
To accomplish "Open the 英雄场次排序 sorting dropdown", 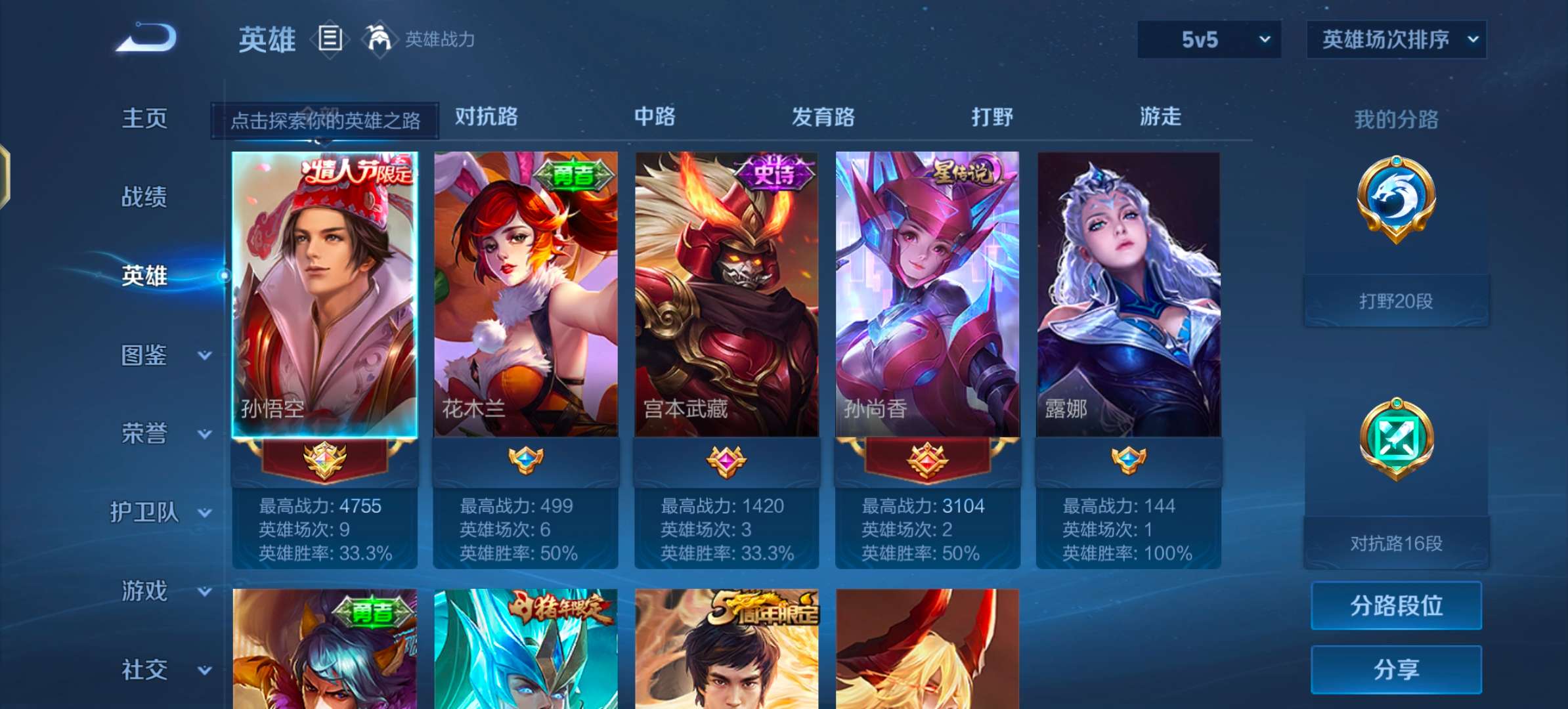I will coord(1395,39).
